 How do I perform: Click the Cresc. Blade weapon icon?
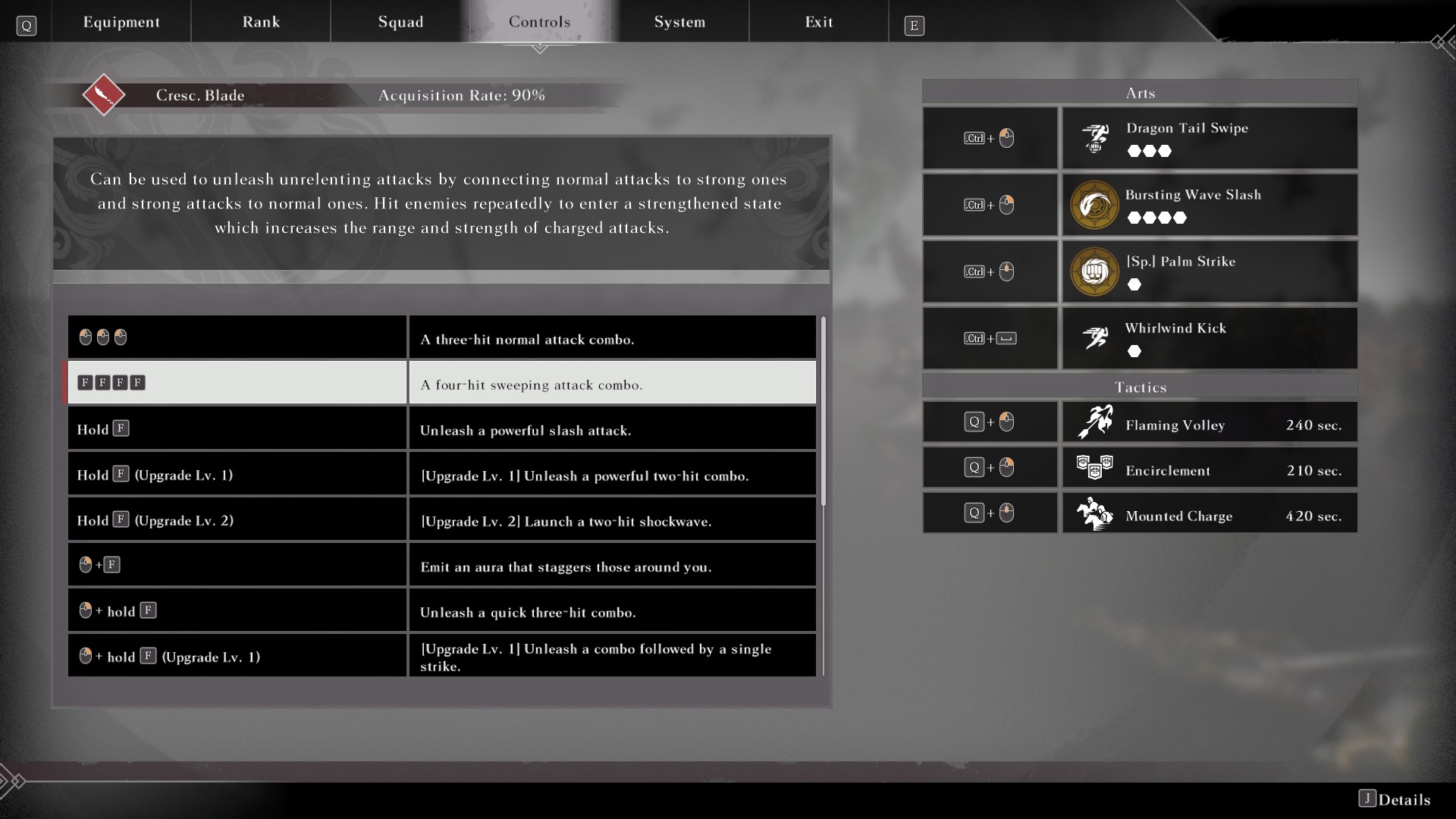tap(104, 95)
